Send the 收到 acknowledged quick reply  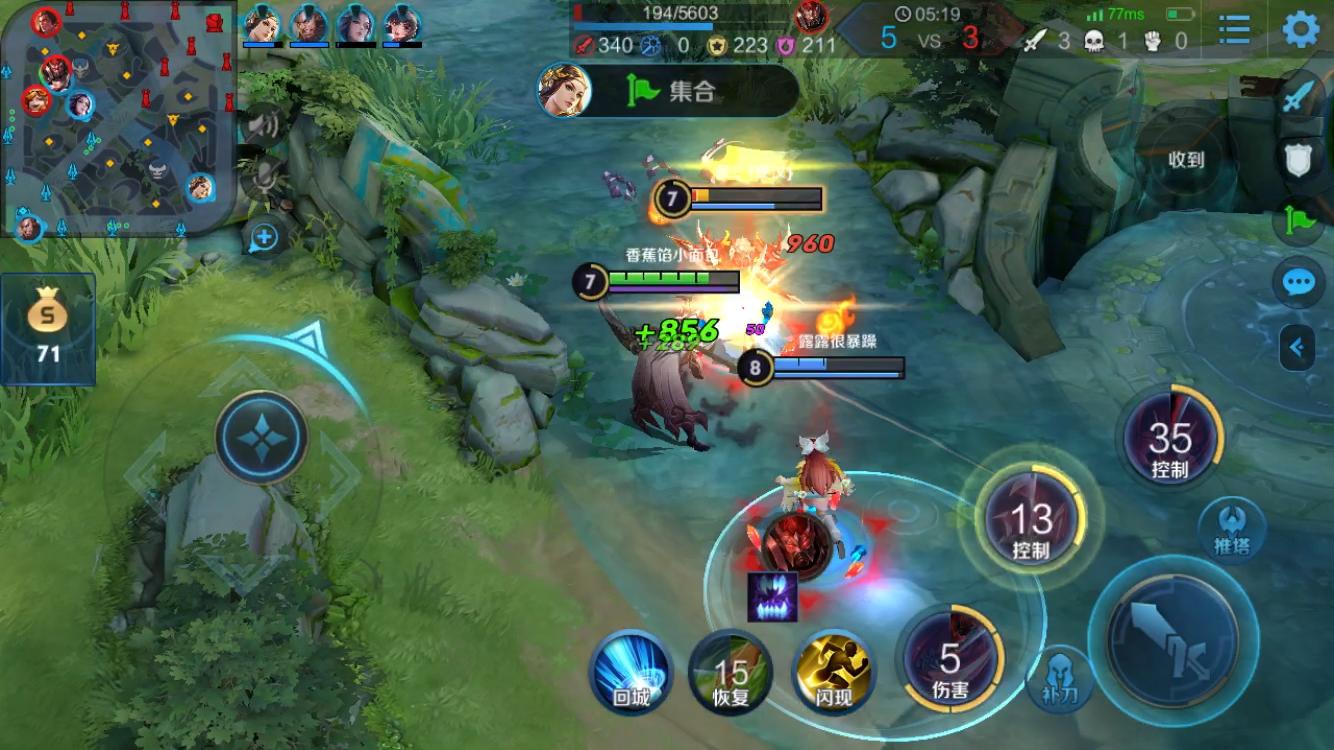(1186, 160)
